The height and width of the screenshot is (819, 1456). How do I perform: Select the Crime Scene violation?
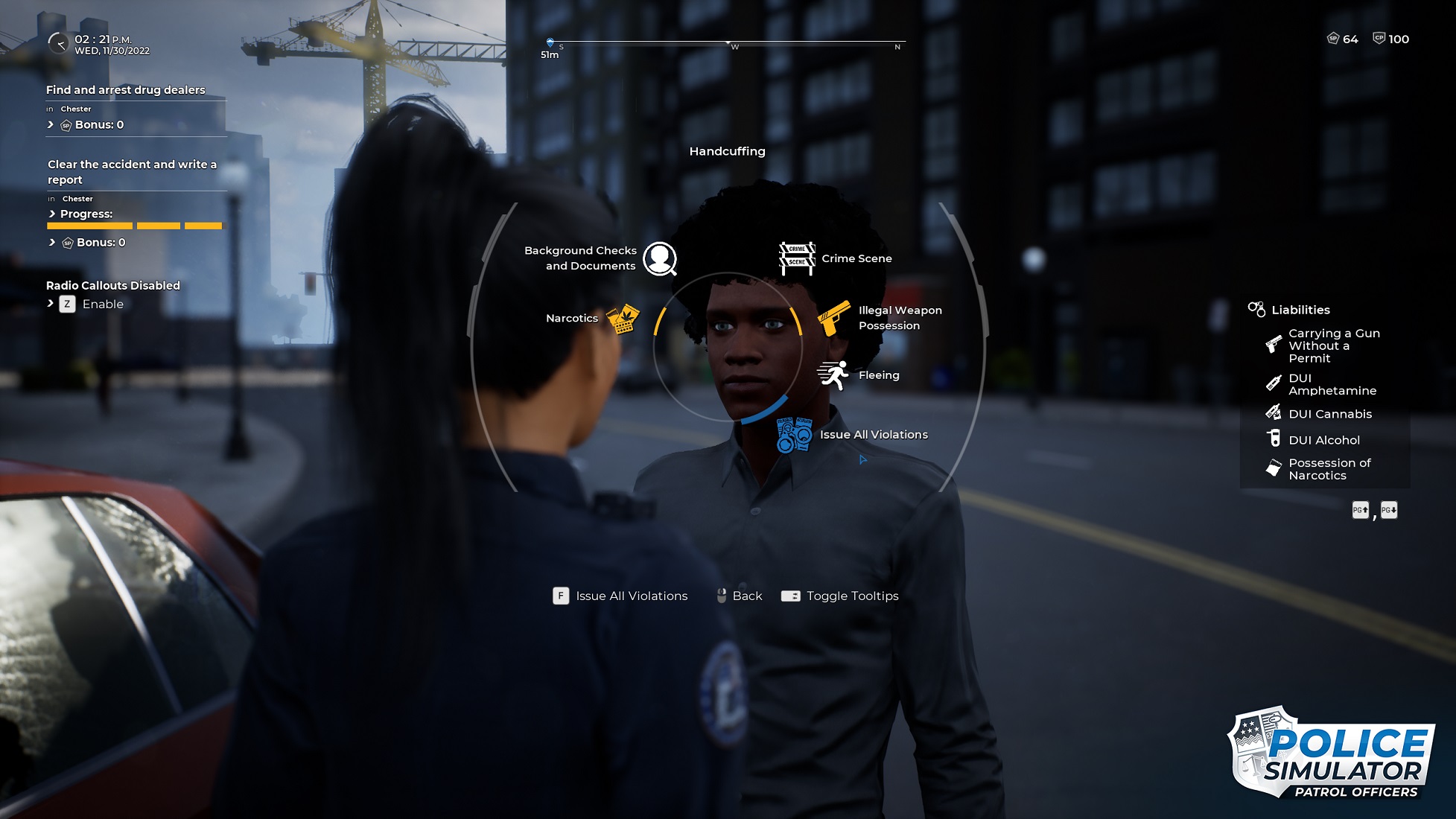tap(796, 258)
